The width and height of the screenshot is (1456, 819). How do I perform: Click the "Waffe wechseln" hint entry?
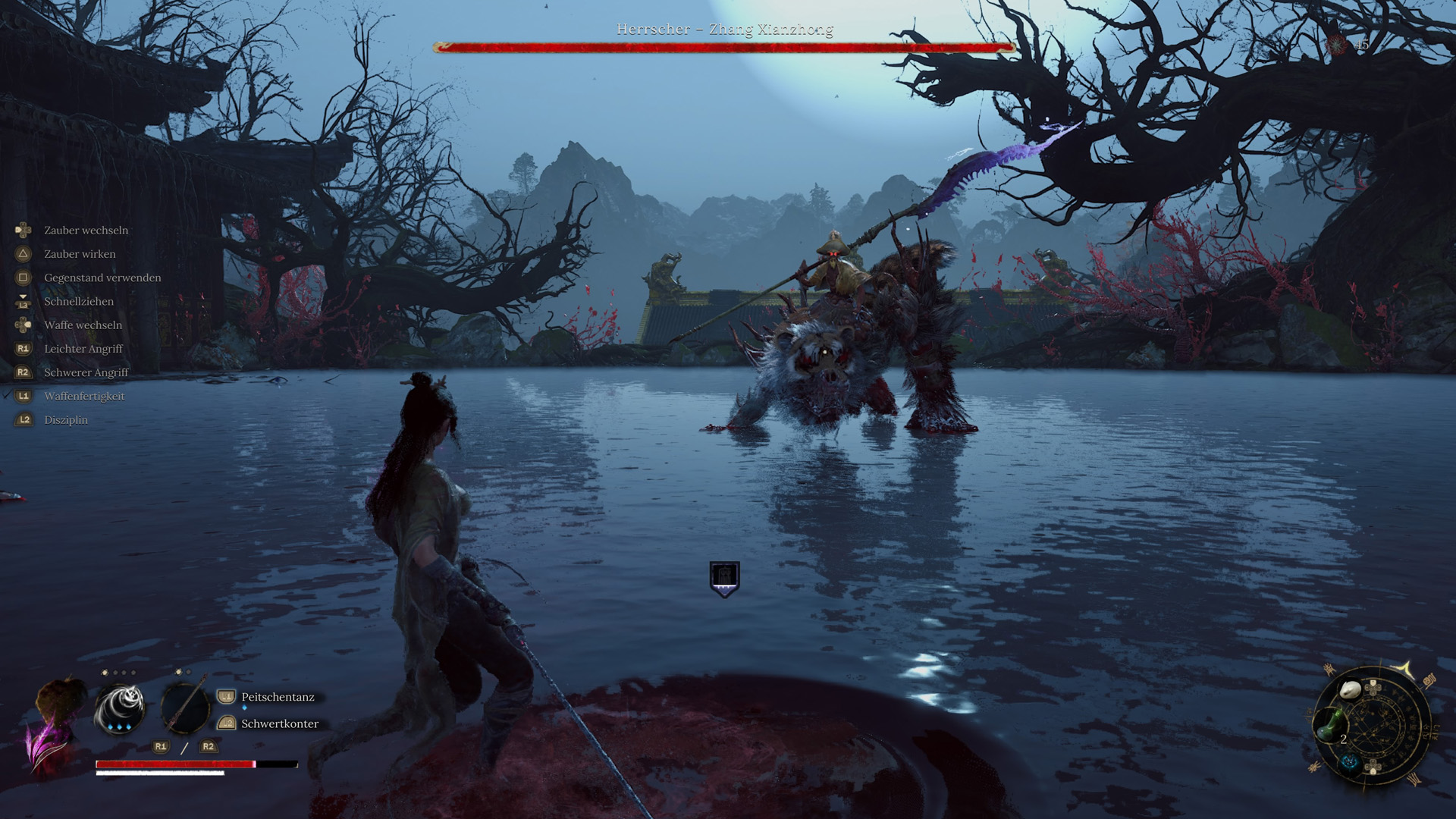(x=83, y=325)
